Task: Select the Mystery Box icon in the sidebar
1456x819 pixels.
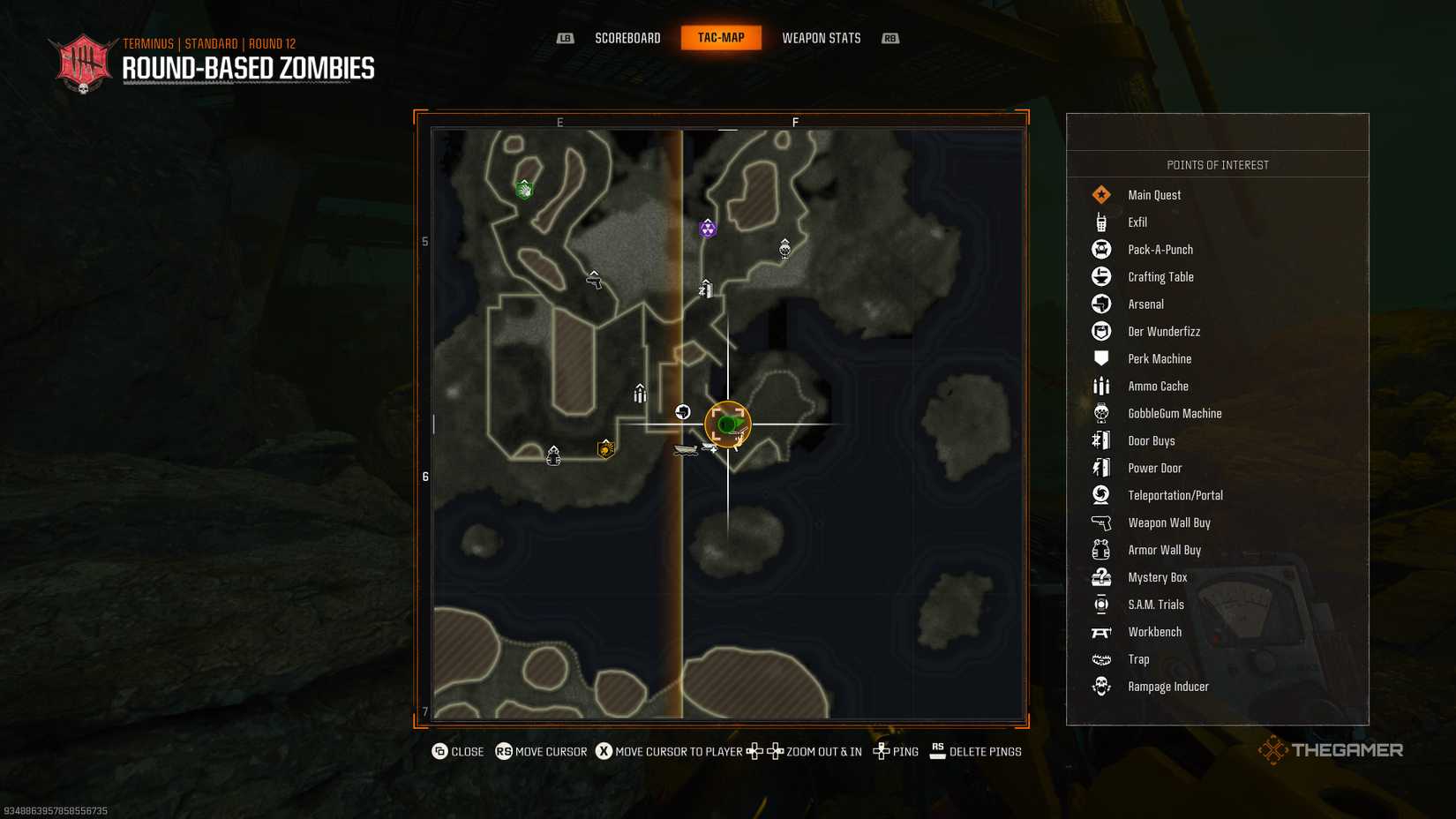Action: point(1100,577)
